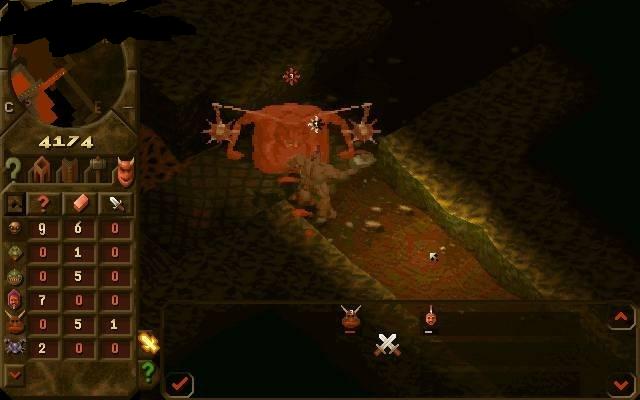Click the gold battle alert icon
Image resolution: width=640 pixels, height=400 pixels.
[149, 342]
